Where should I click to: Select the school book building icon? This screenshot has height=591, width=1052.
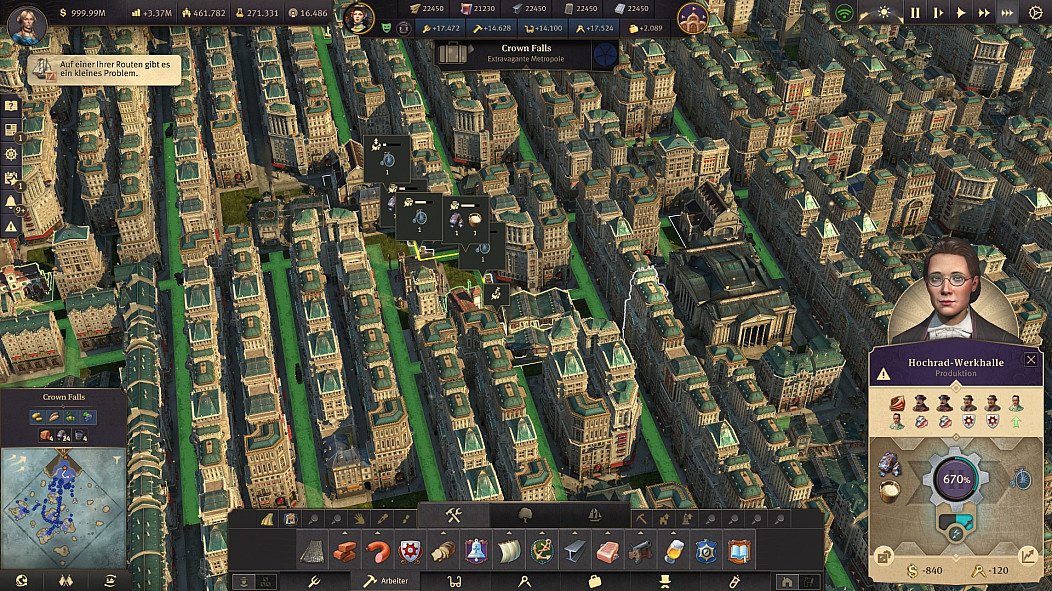739,551
